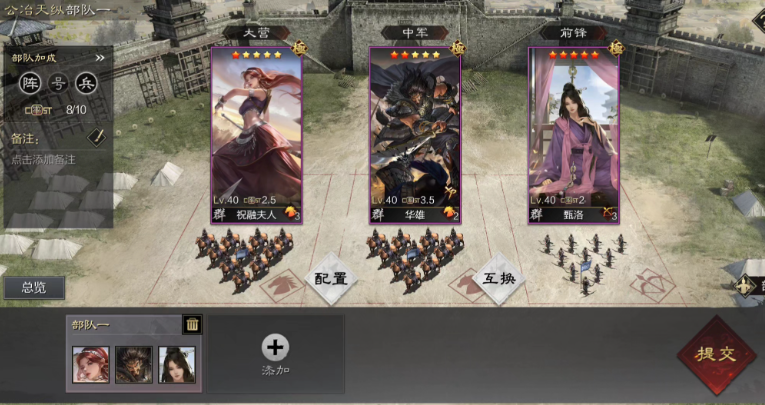This screenshot has width=765, height=405.
Task: Choose the 甄洛 general card
Action: pyautogui.click(x=573, y=133)
